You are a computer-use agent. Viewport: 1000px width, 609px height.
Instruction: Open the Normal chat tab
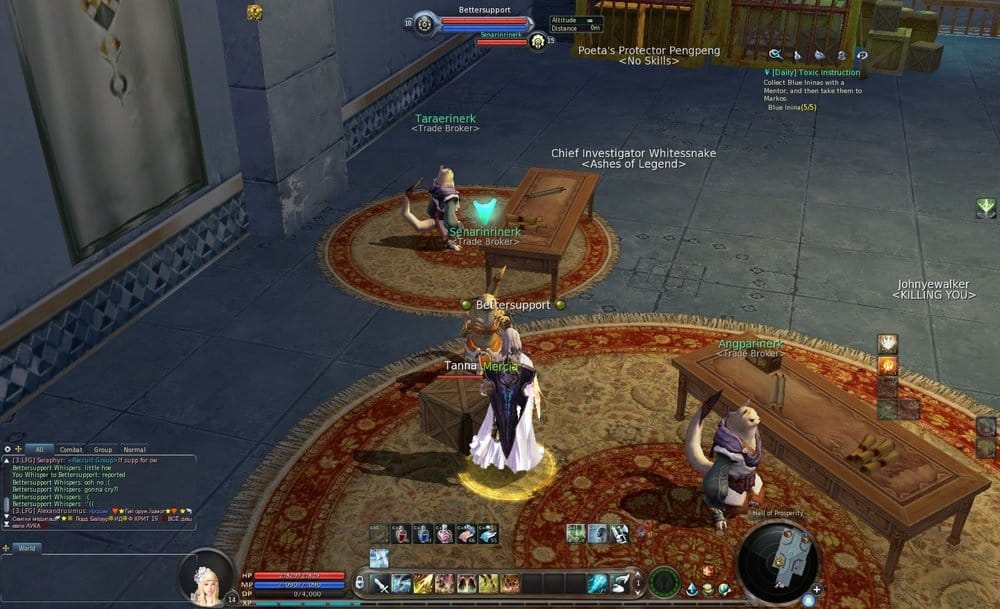tap(134, 450)
